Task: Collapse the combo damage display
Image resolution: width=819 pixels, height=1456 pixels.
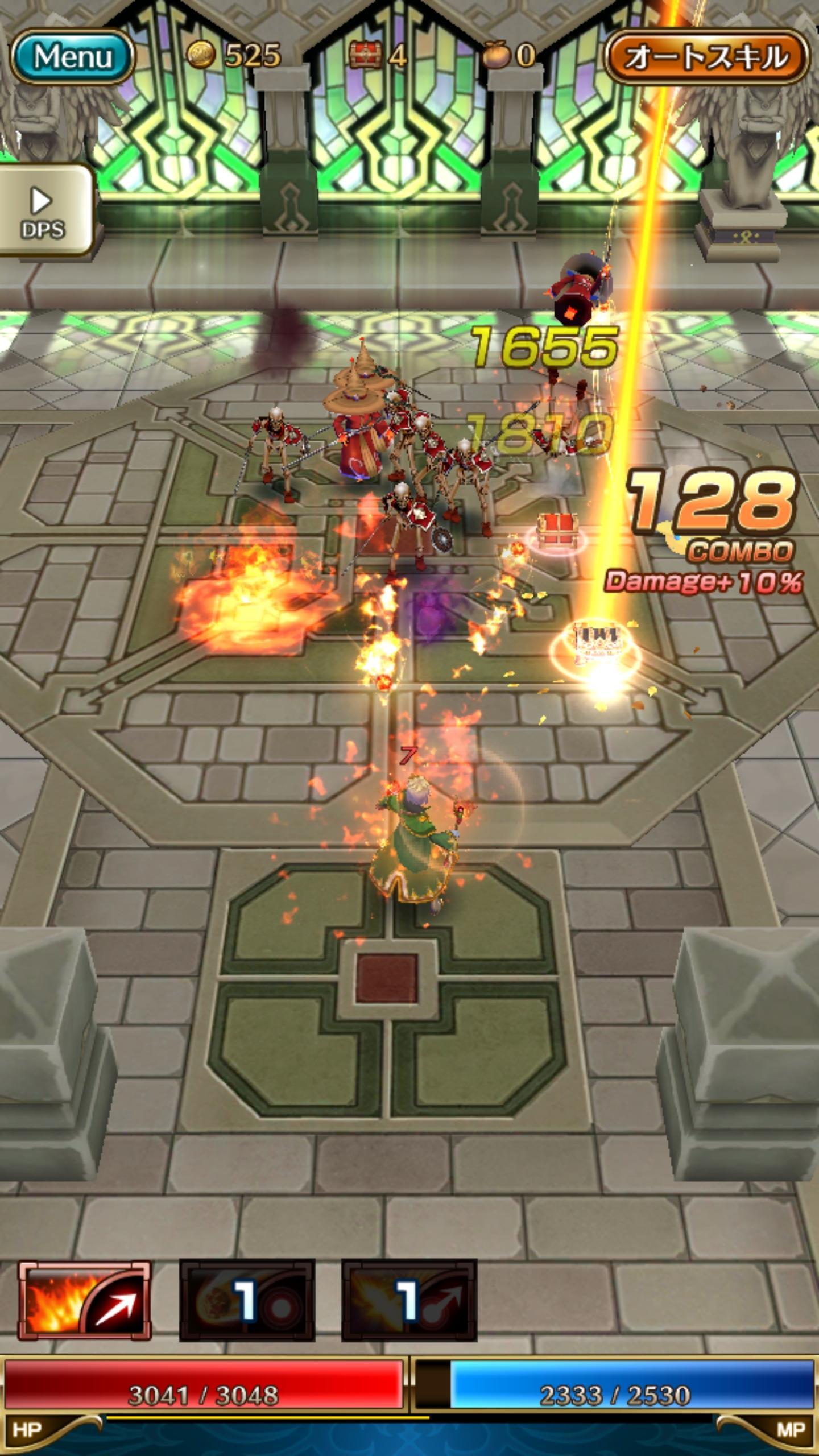Action: point(705,580)
